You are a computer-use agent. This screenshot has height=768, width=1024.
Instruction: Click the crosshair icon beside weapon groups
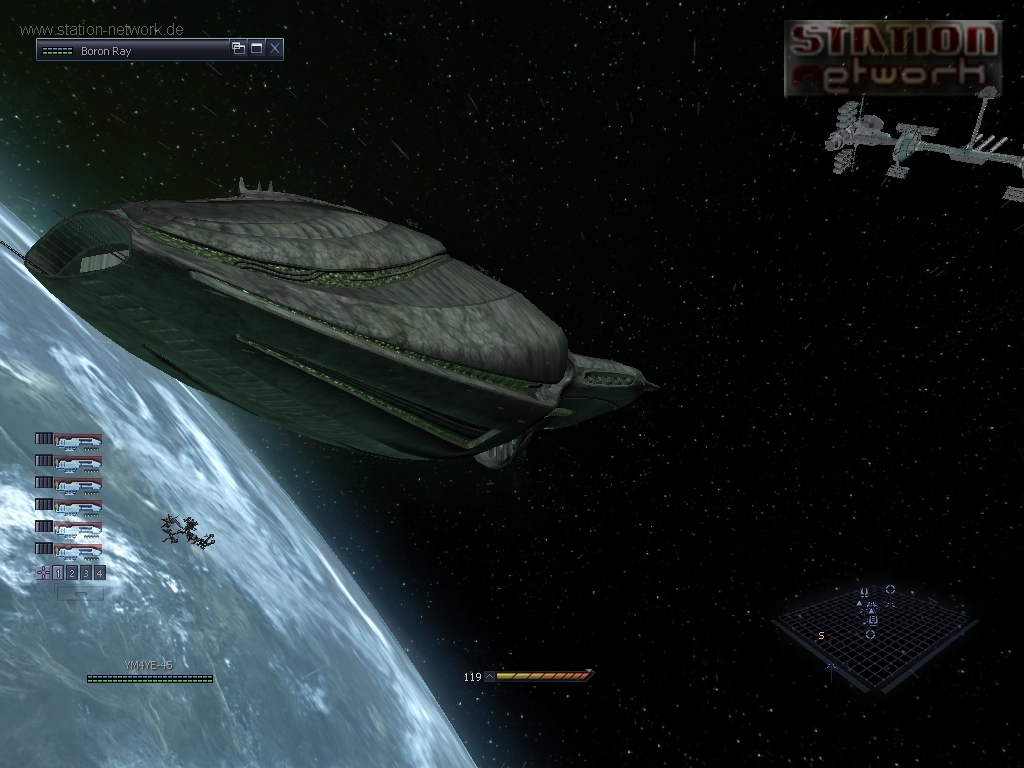[43, 573]
